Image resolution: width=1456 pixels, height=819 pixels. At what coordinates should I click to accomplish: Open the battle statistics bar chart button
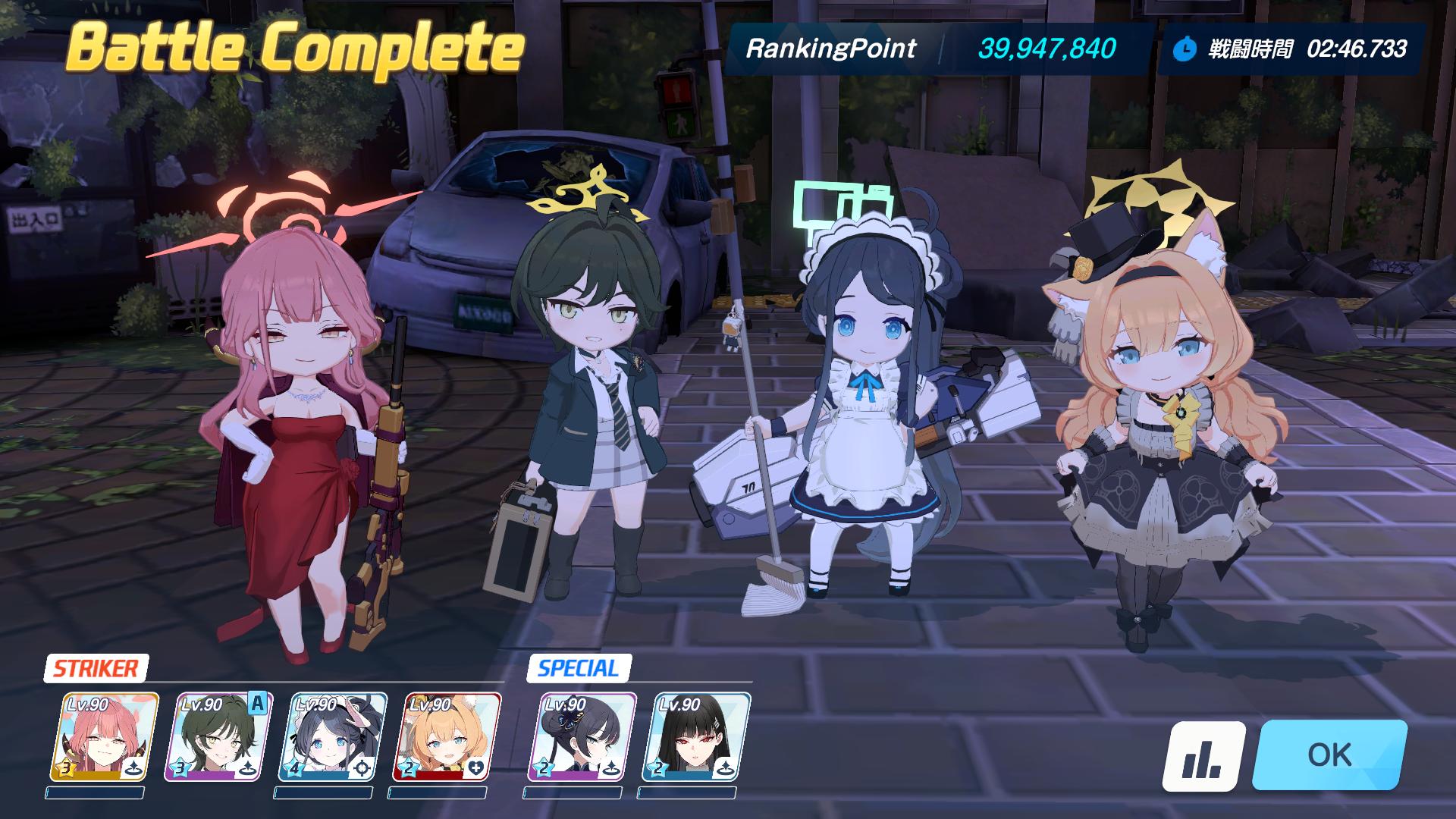point(1203,756)
